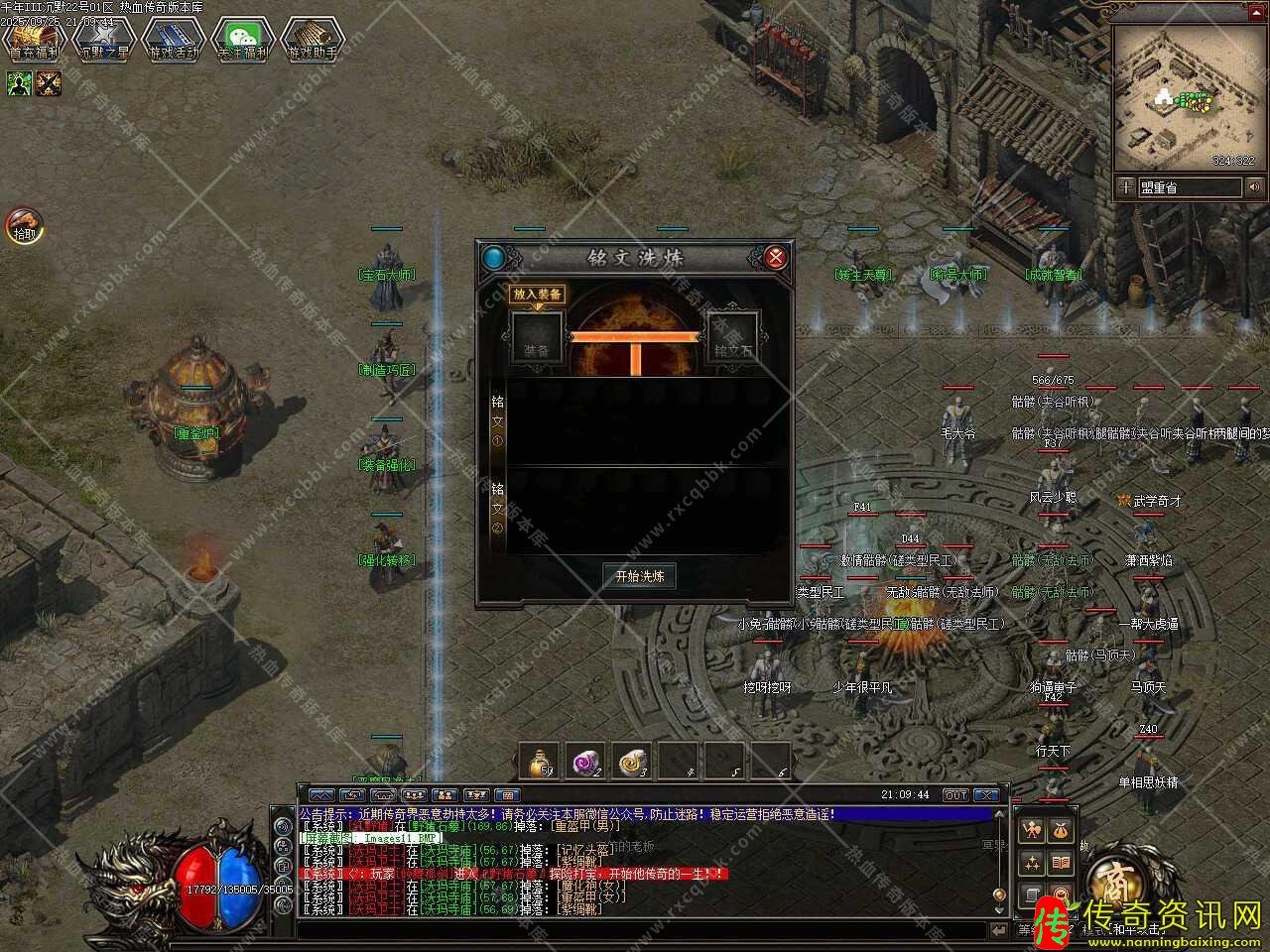Viewport: 1270px width, 952px height.
Task: Click the 拾取 pickup button
Action: (24, 226)
